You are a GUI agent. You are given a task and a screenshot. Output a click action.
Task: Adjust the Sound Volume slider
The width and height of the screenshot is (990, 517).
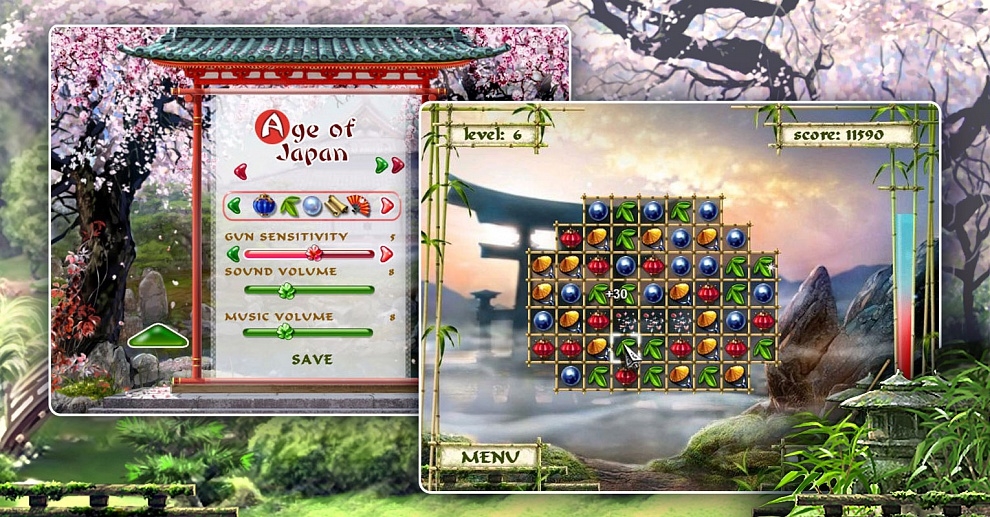[x=287, y=290]
